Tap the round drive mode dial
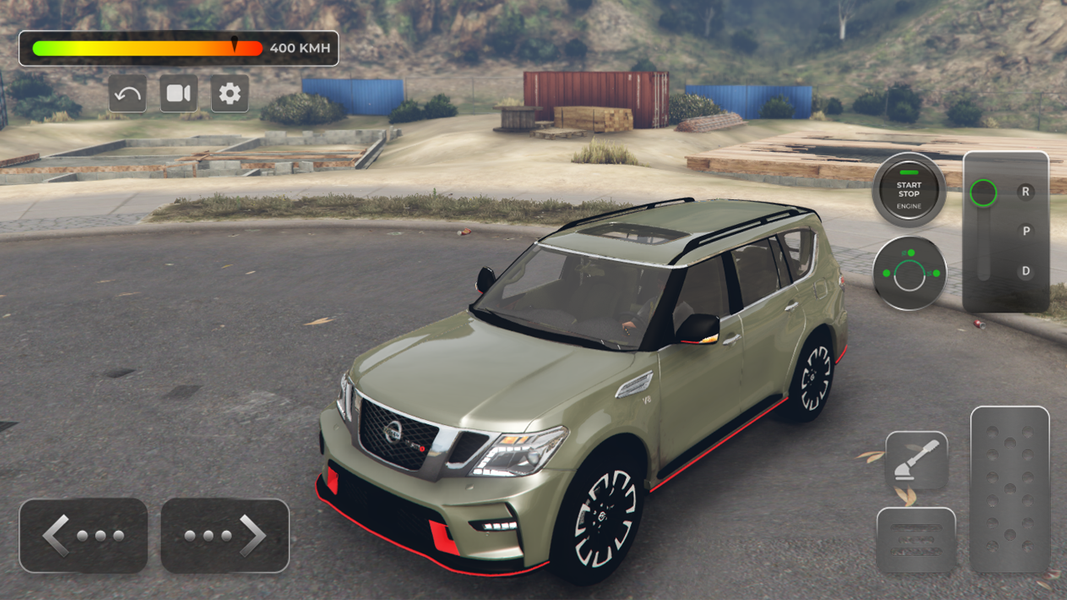 click(x=909, y=273)
